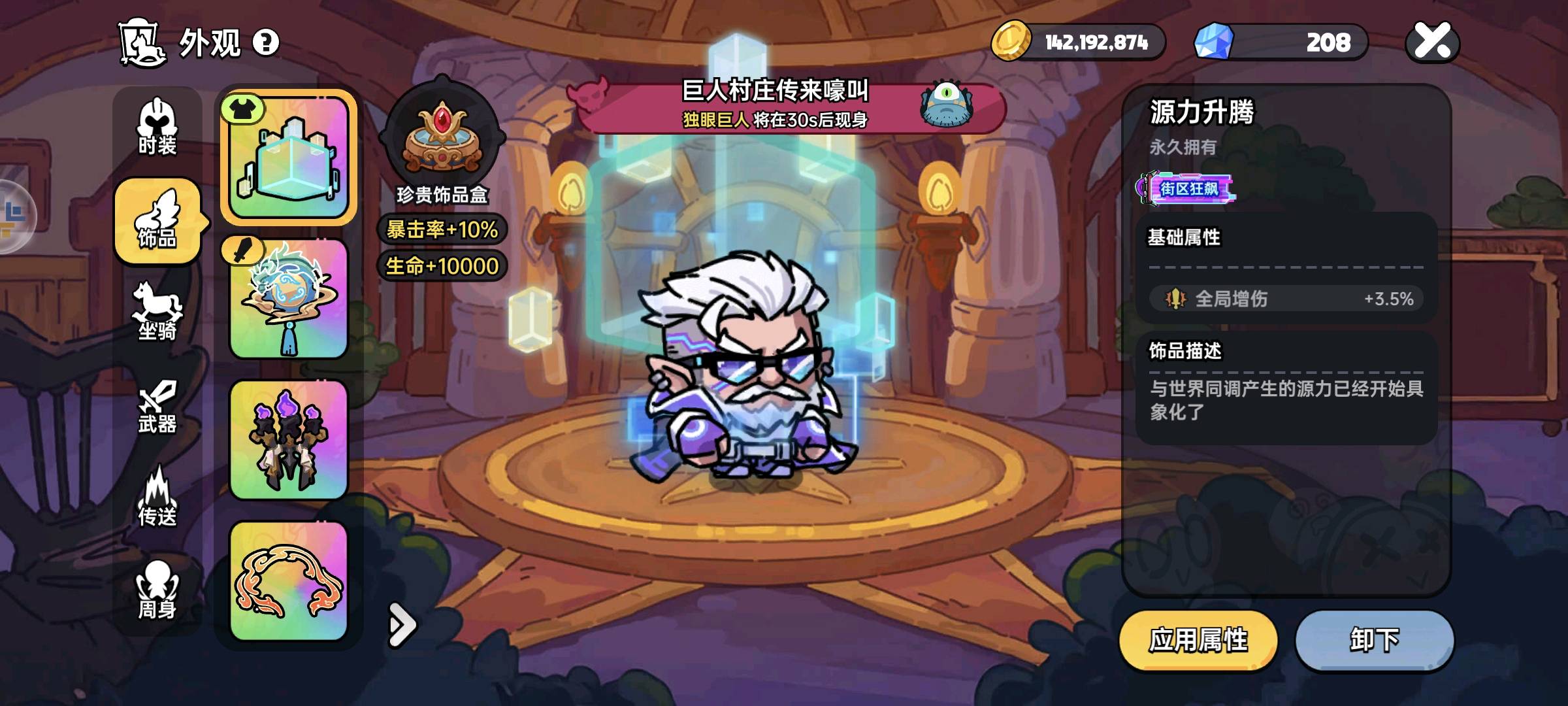Screen dimensions: 1568x706
Task: Open the cyclops giant event banner
Action: point(791,106)
